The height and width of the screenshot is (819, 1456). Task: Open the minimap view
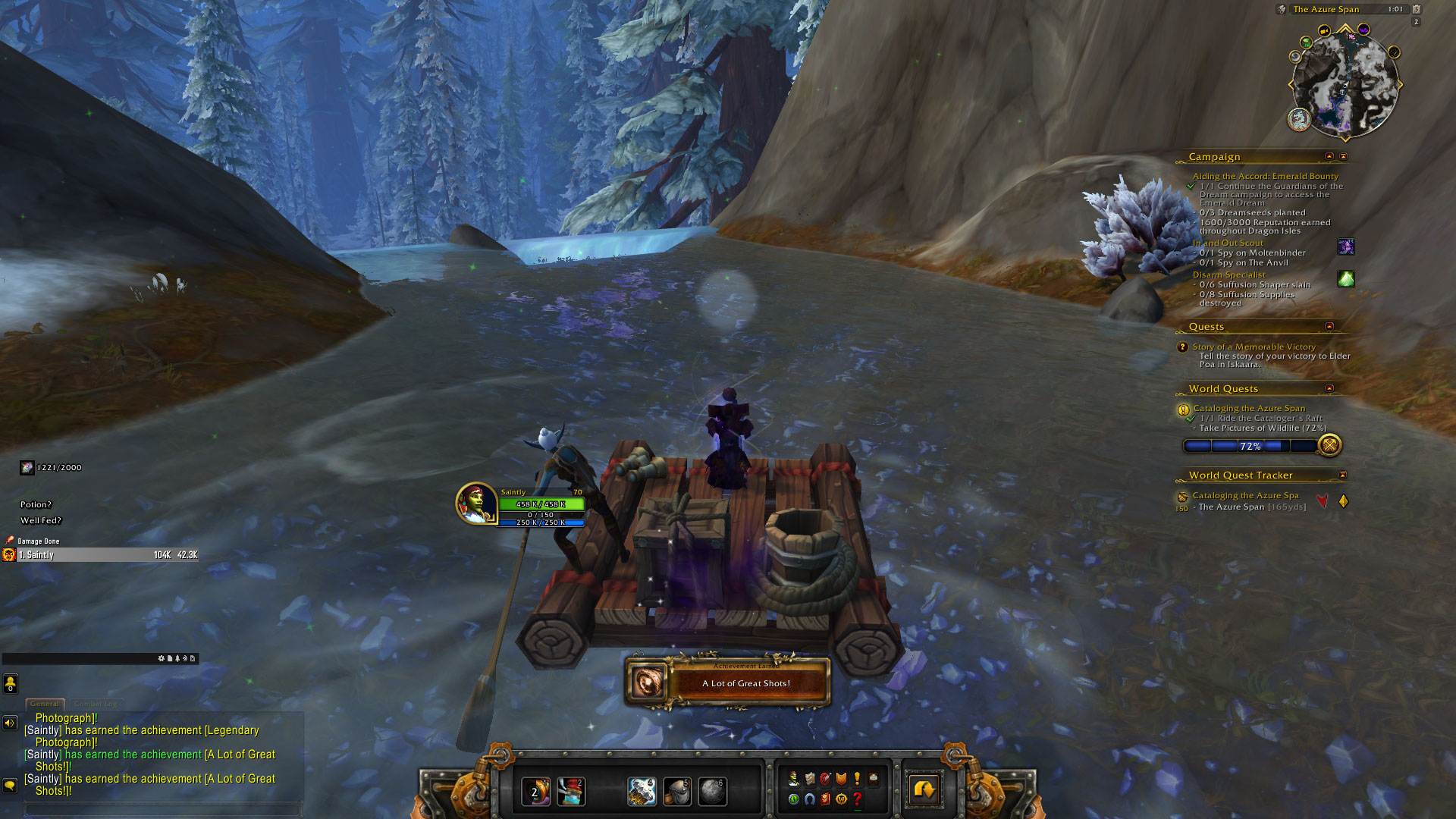click(x=1345, y=83)
